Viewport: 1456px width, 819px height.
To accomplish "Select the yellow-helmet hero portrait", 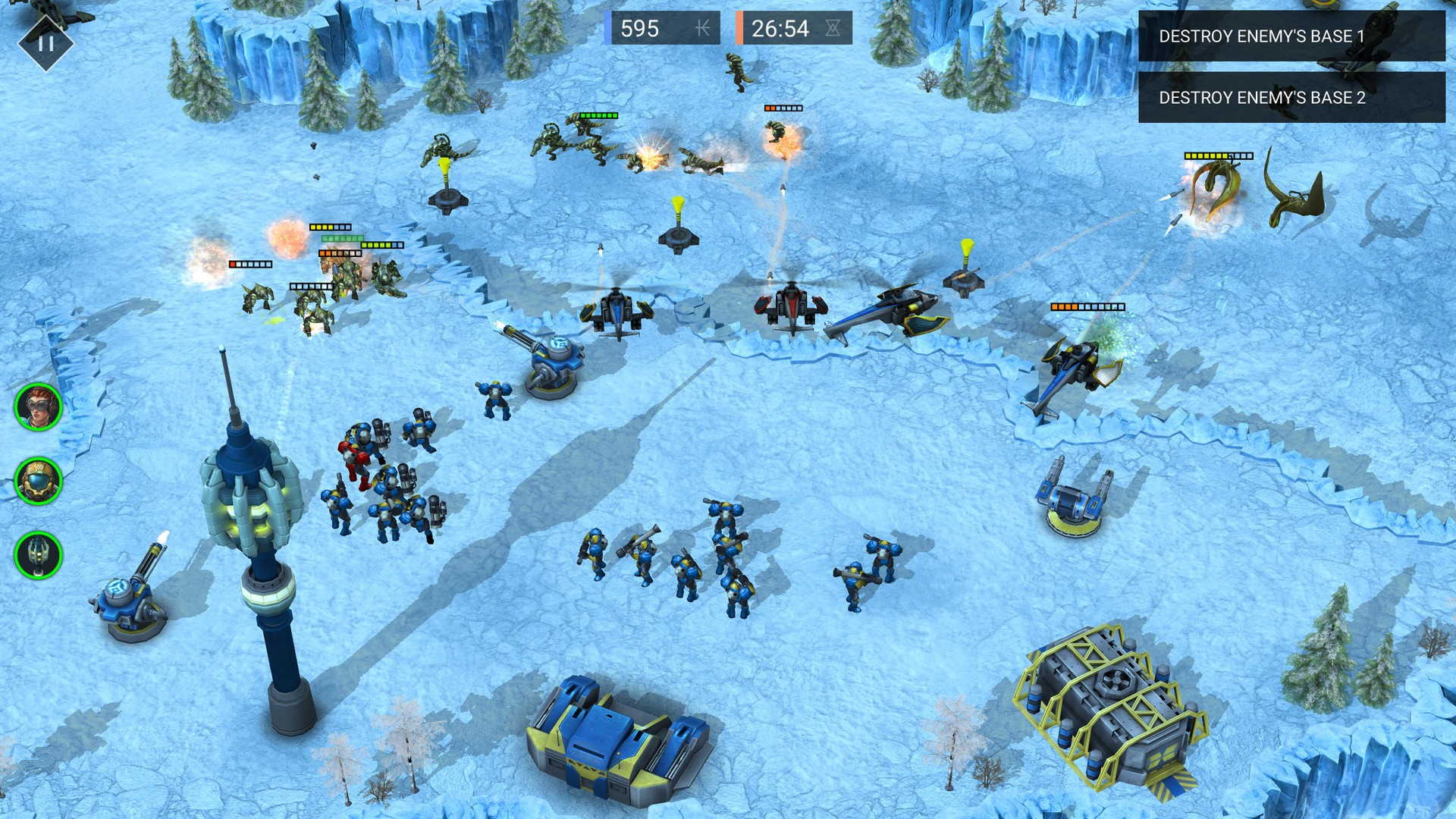I will pyautogui.click(x=38, y=481).
